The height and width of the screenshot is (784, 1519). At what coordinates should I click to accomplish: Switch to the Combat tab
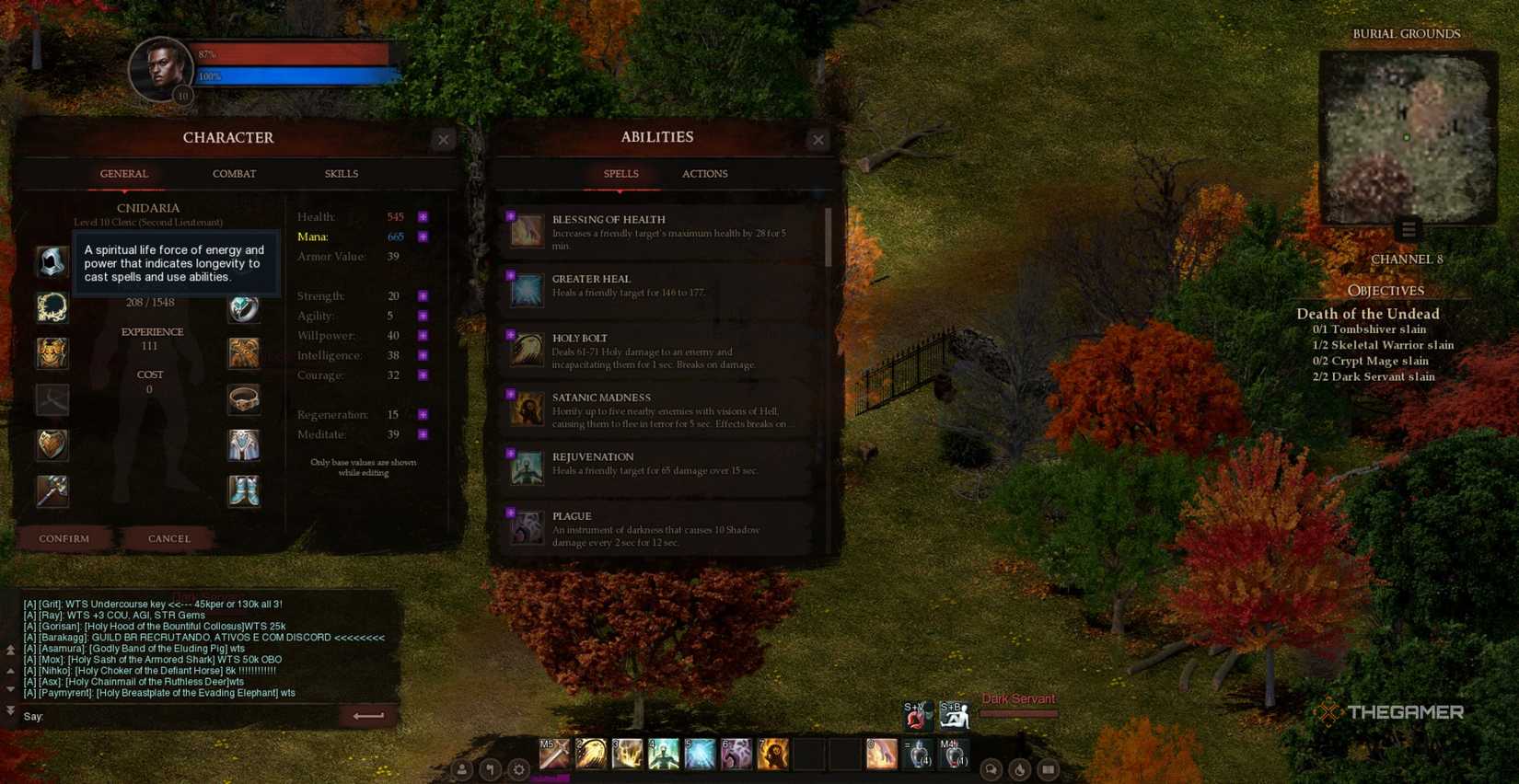[233, 173]
